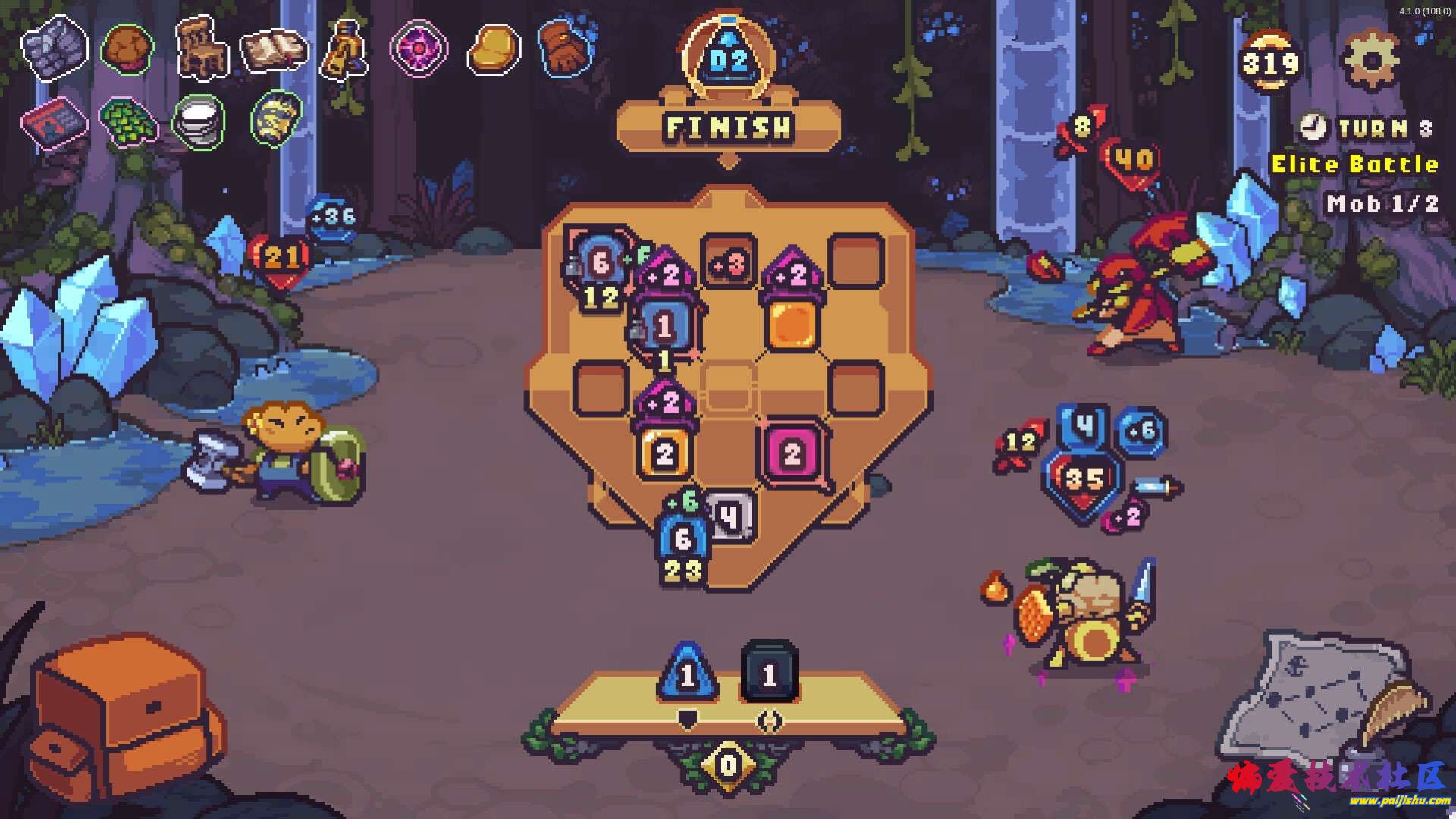Select the plain orange die on board
Image resolution: width=1456 pixels, height=819 pixels.
point(792,325)
